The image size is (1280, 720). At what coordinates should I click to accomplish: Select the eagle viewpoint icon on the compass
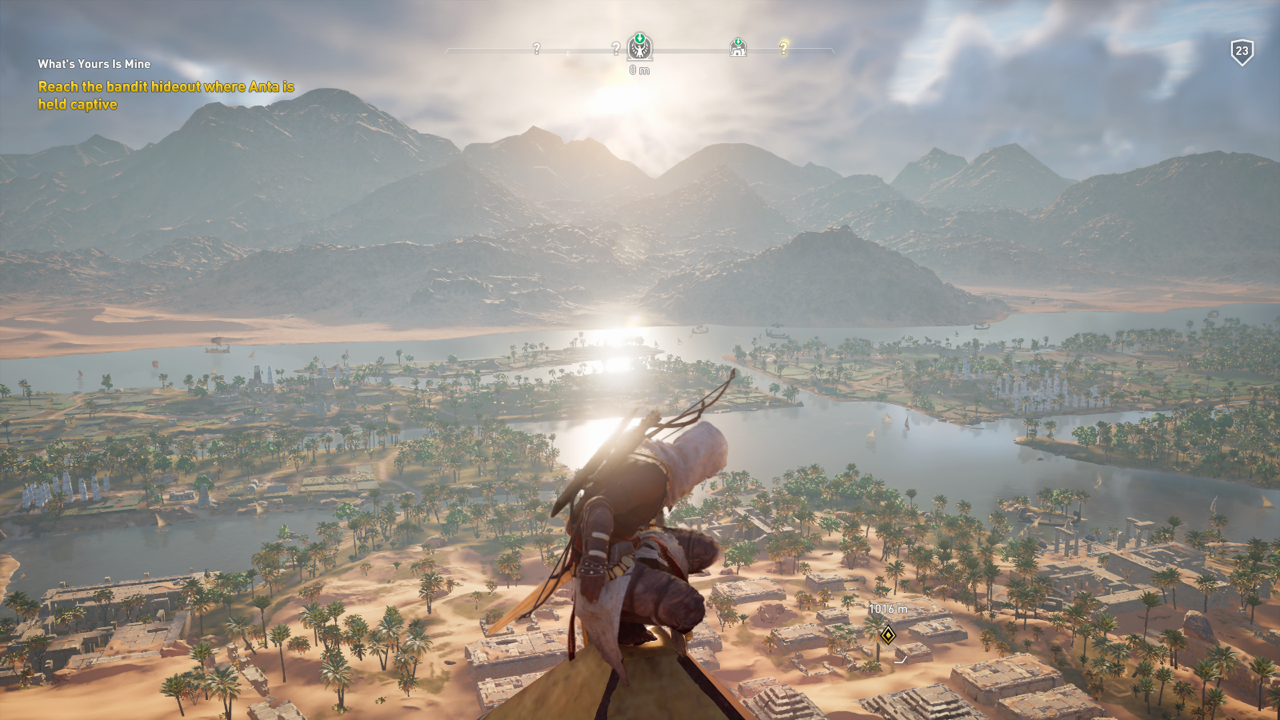640,46
